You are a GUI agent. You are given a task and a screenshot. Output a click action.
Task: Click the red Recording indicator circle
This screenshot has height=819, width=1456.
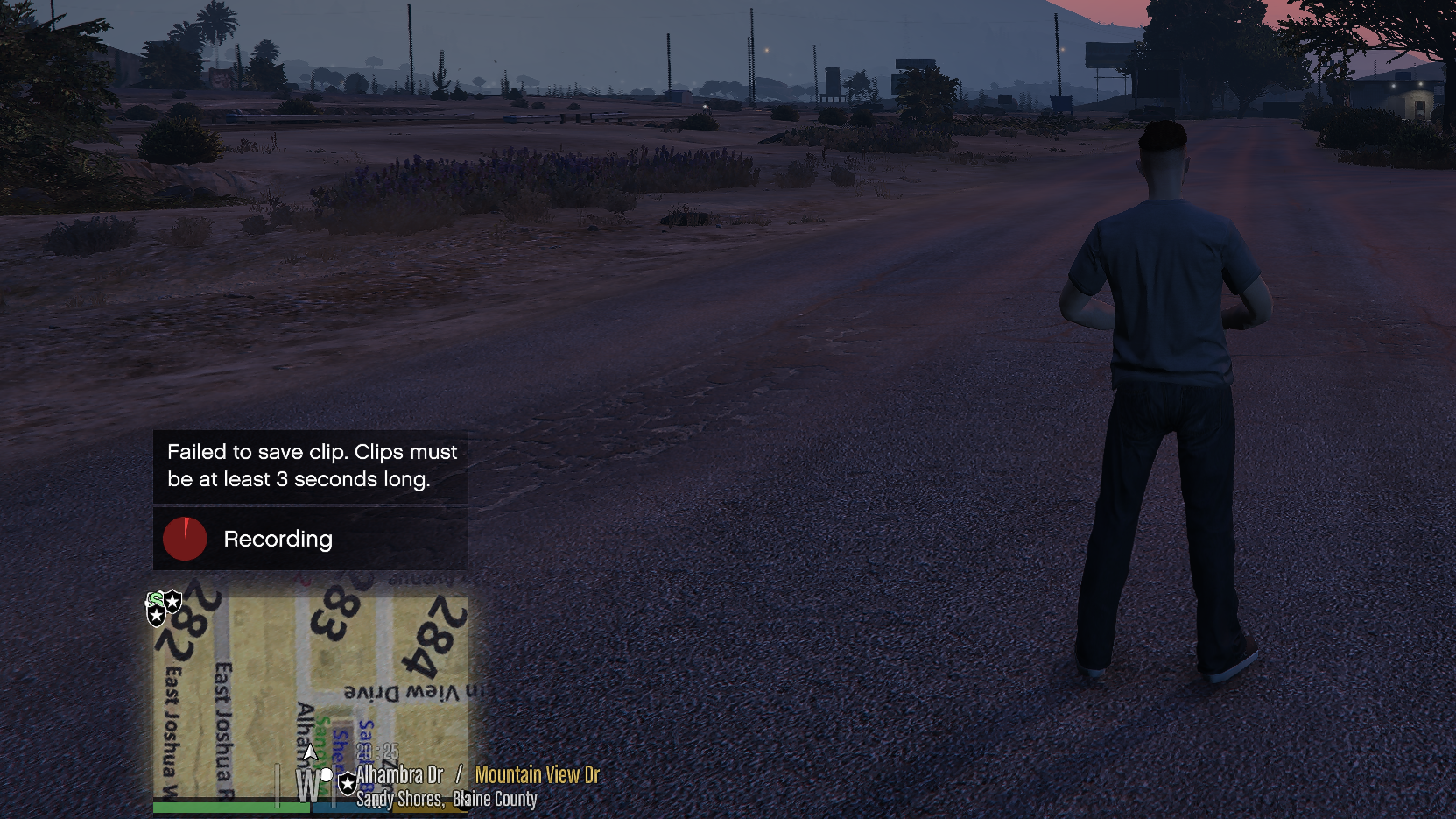tap(185, 539)
